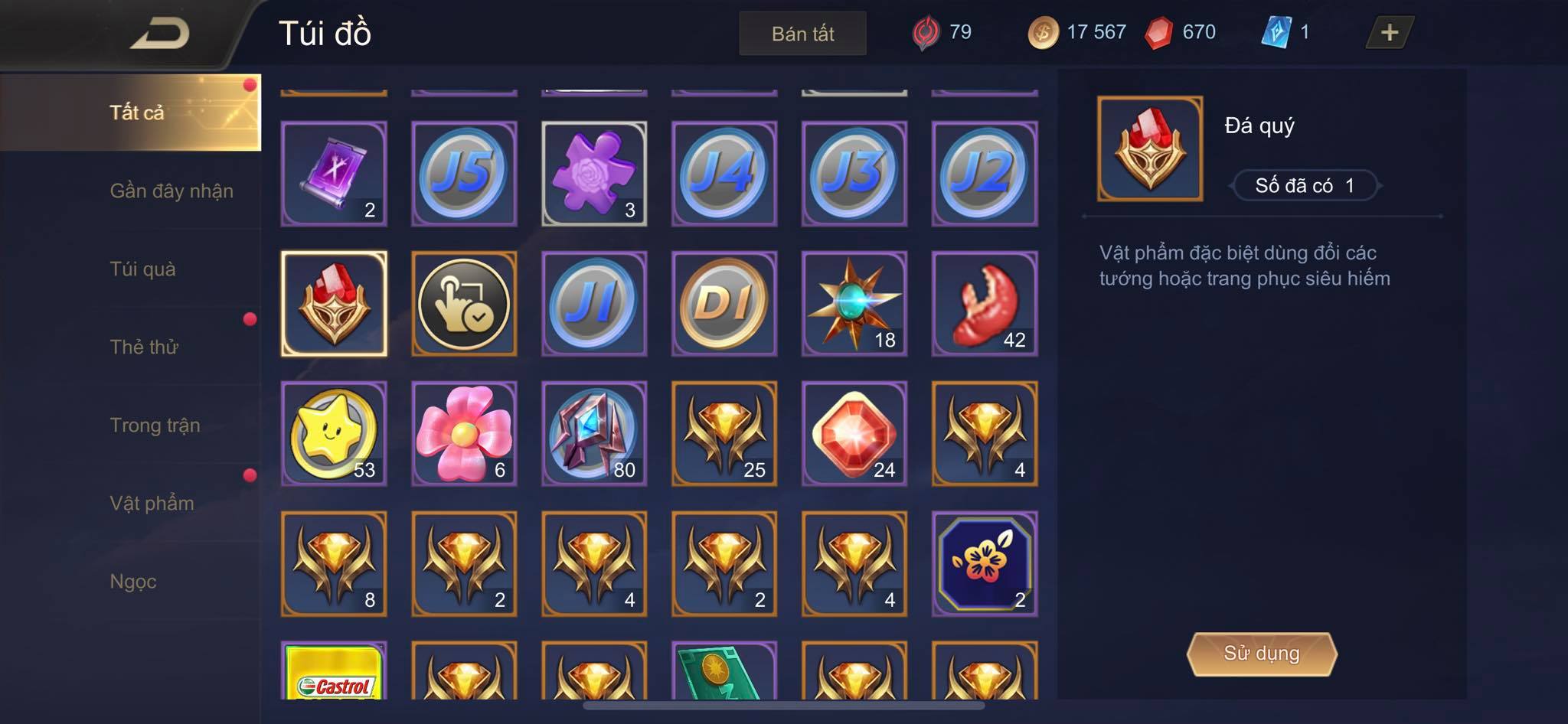Switch to the Gần đây nhận tab

[171, 191]
